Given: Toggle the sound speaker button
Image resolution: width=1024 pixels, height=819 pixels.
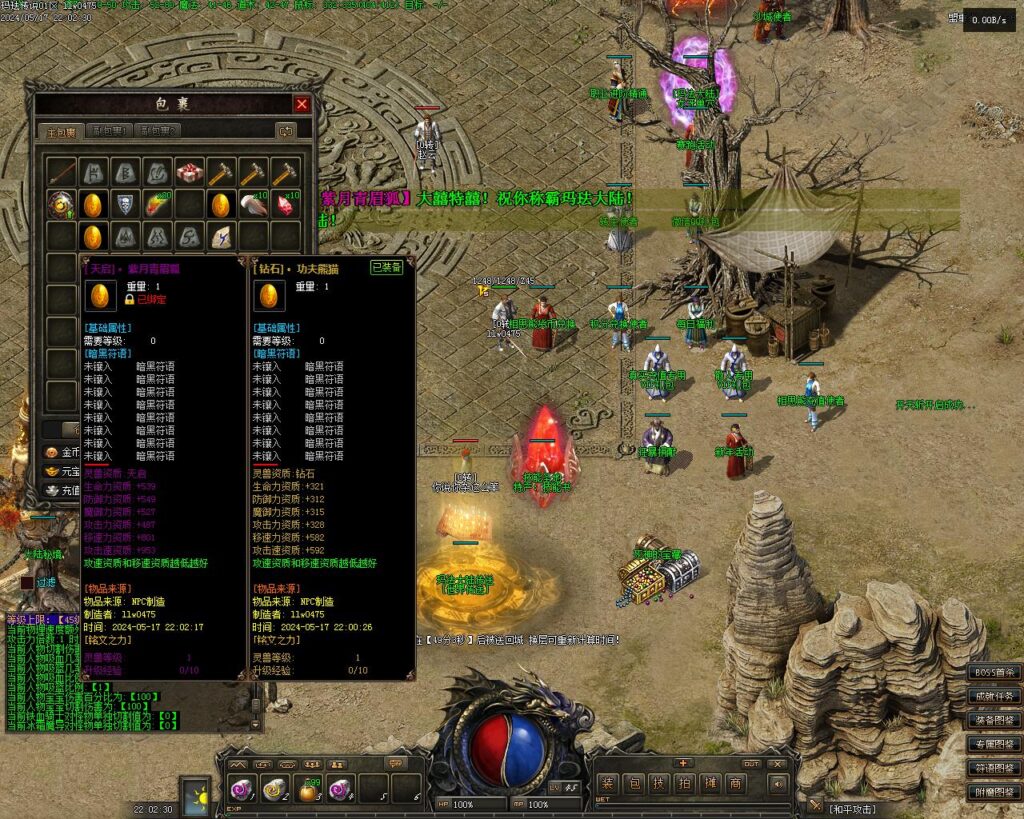Looking at the screenshot, I should click(777, 784).
